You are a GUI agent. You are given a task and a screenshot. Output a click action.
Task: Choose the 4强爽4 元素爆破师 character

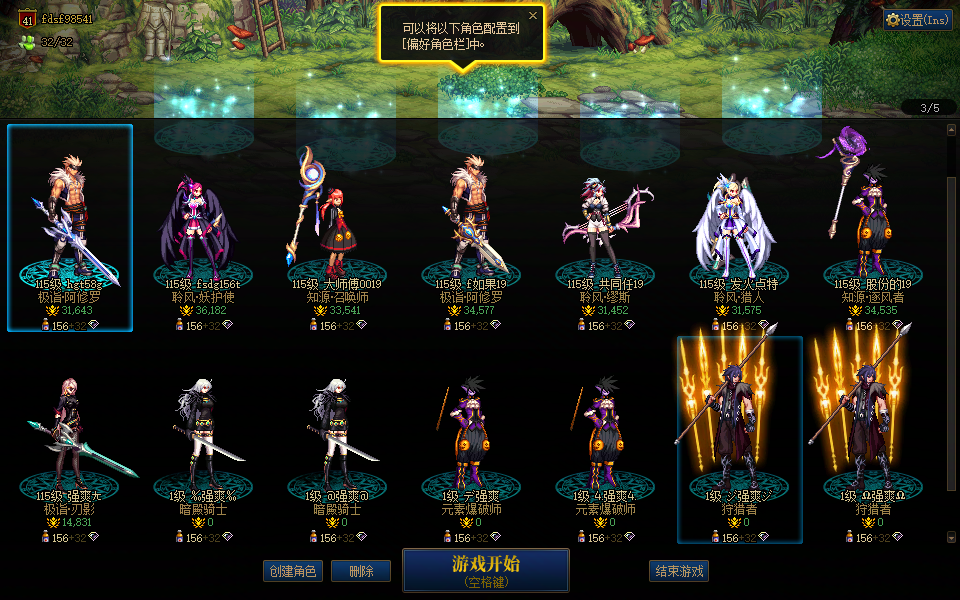[x=605, y=440]
